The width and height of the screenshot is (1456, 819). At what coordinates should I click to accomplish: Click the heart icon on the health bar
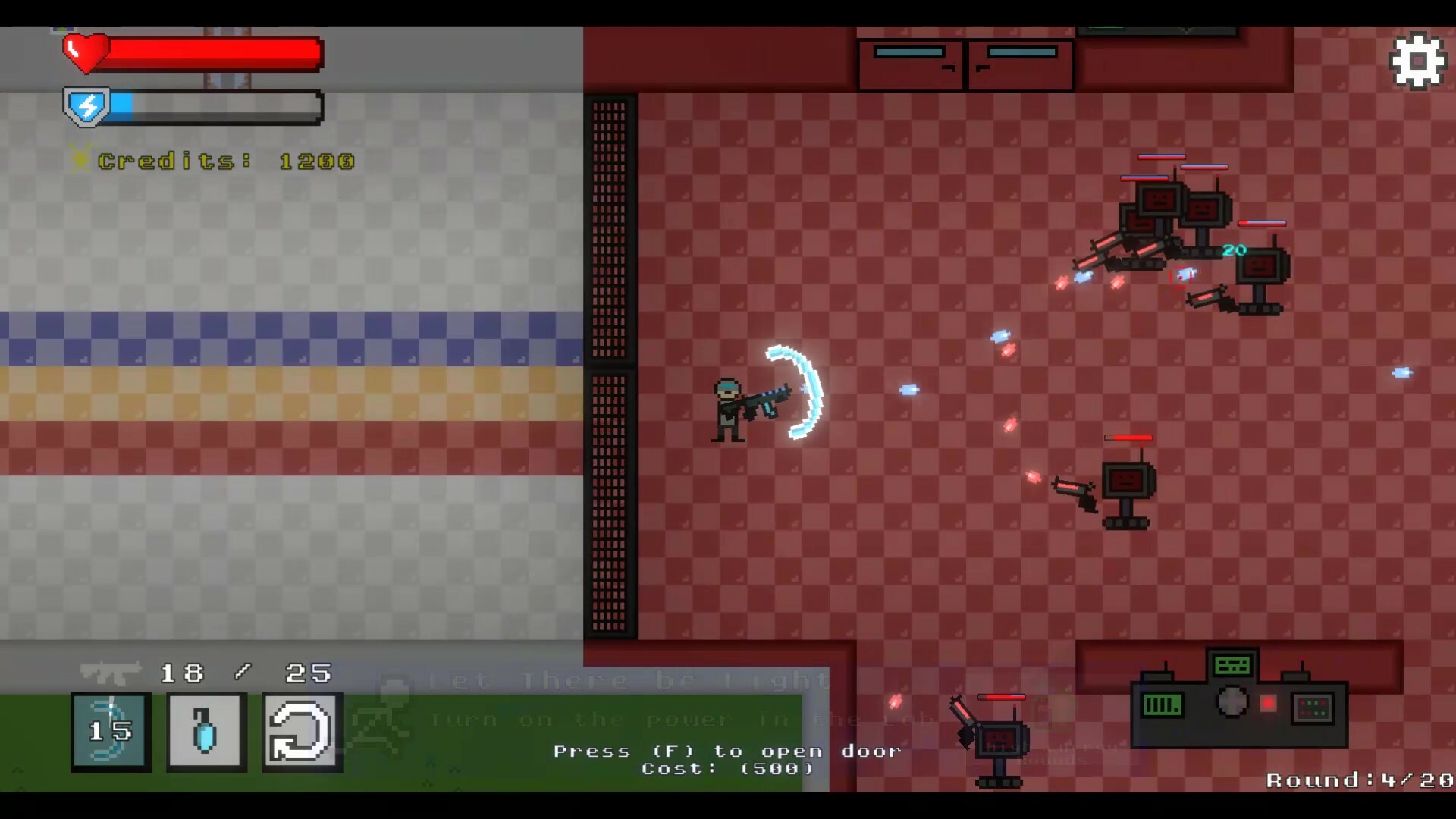86,52
